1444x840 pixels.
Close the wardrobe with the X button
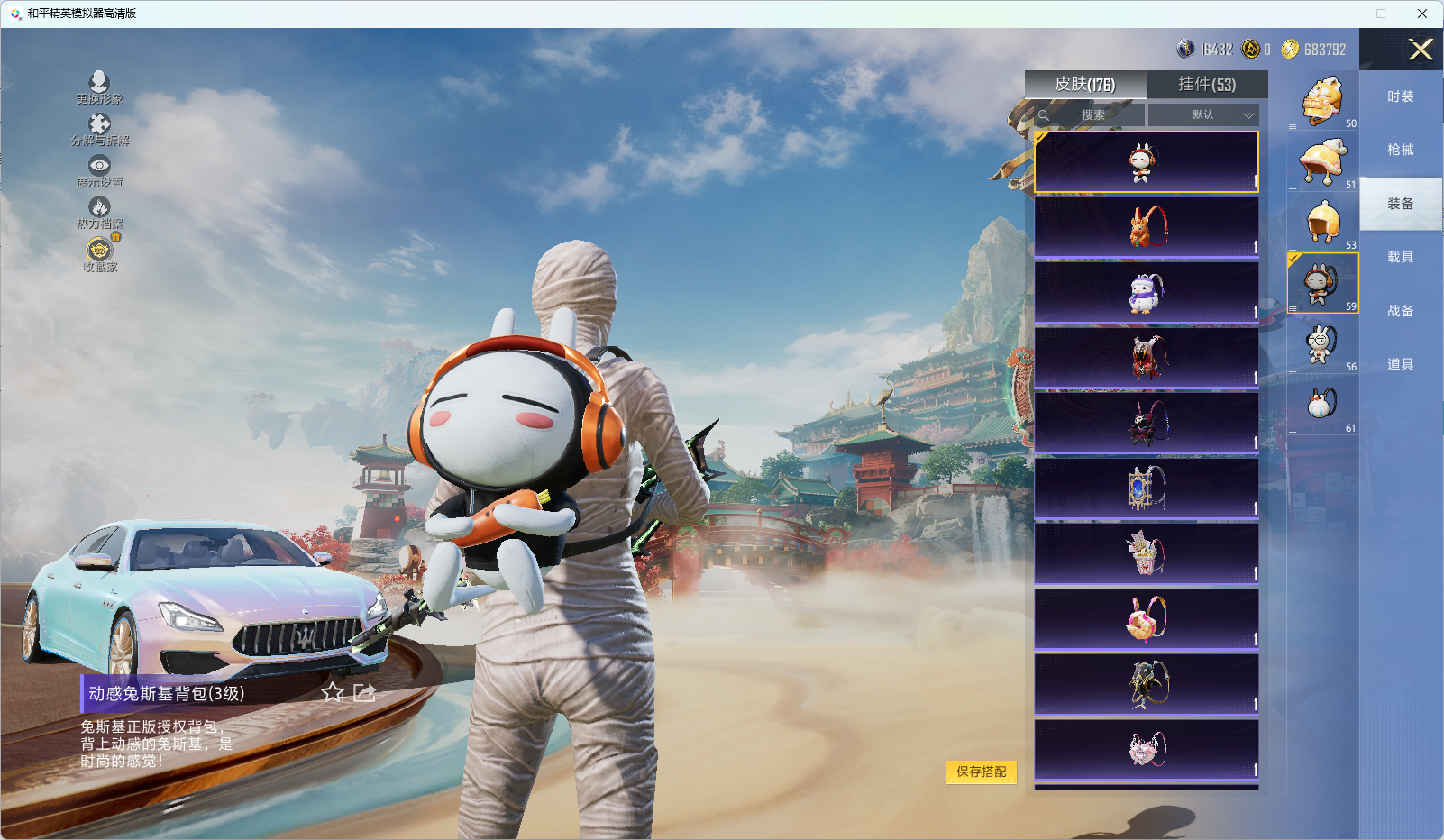pyautogui.click(x=1421, y=50)
